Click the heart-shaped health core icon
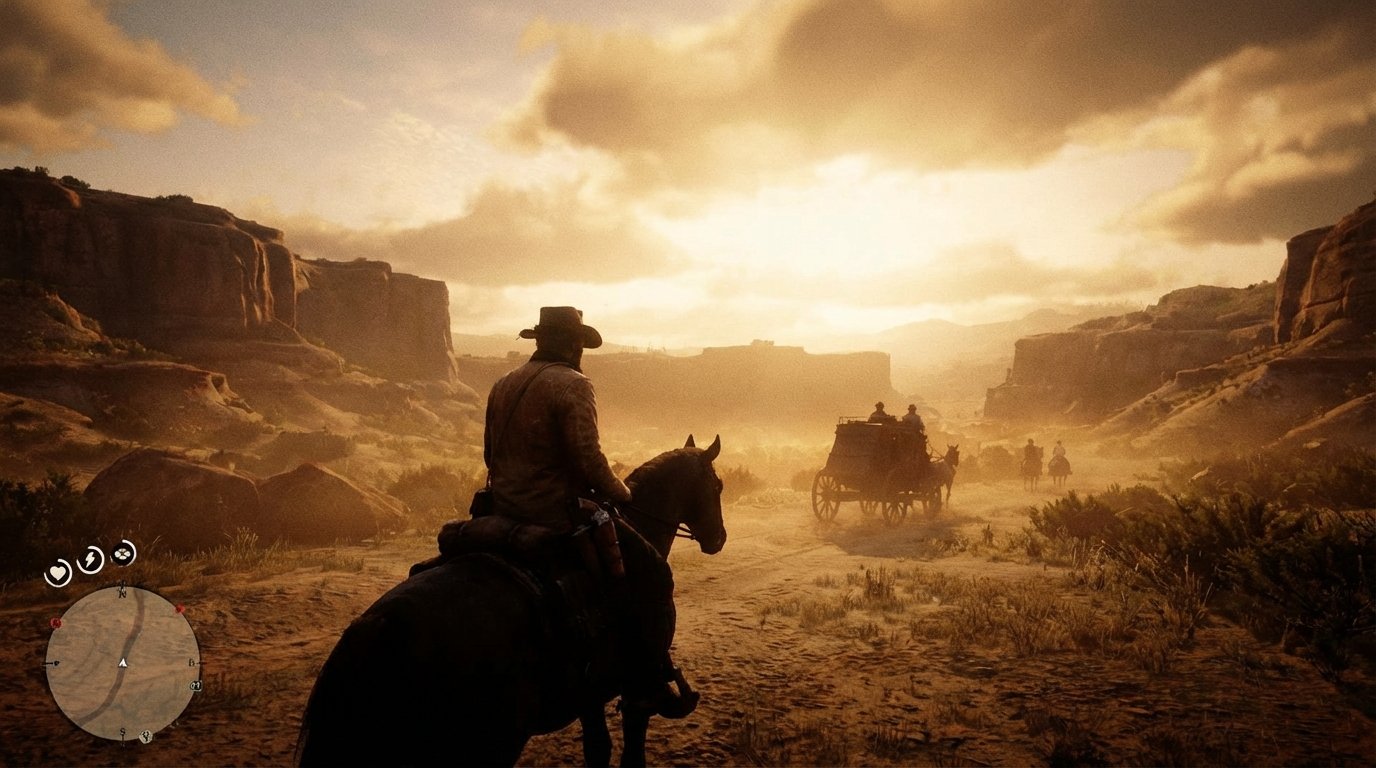The height and width of the screenshot is (768, 1376). (58, 570)
